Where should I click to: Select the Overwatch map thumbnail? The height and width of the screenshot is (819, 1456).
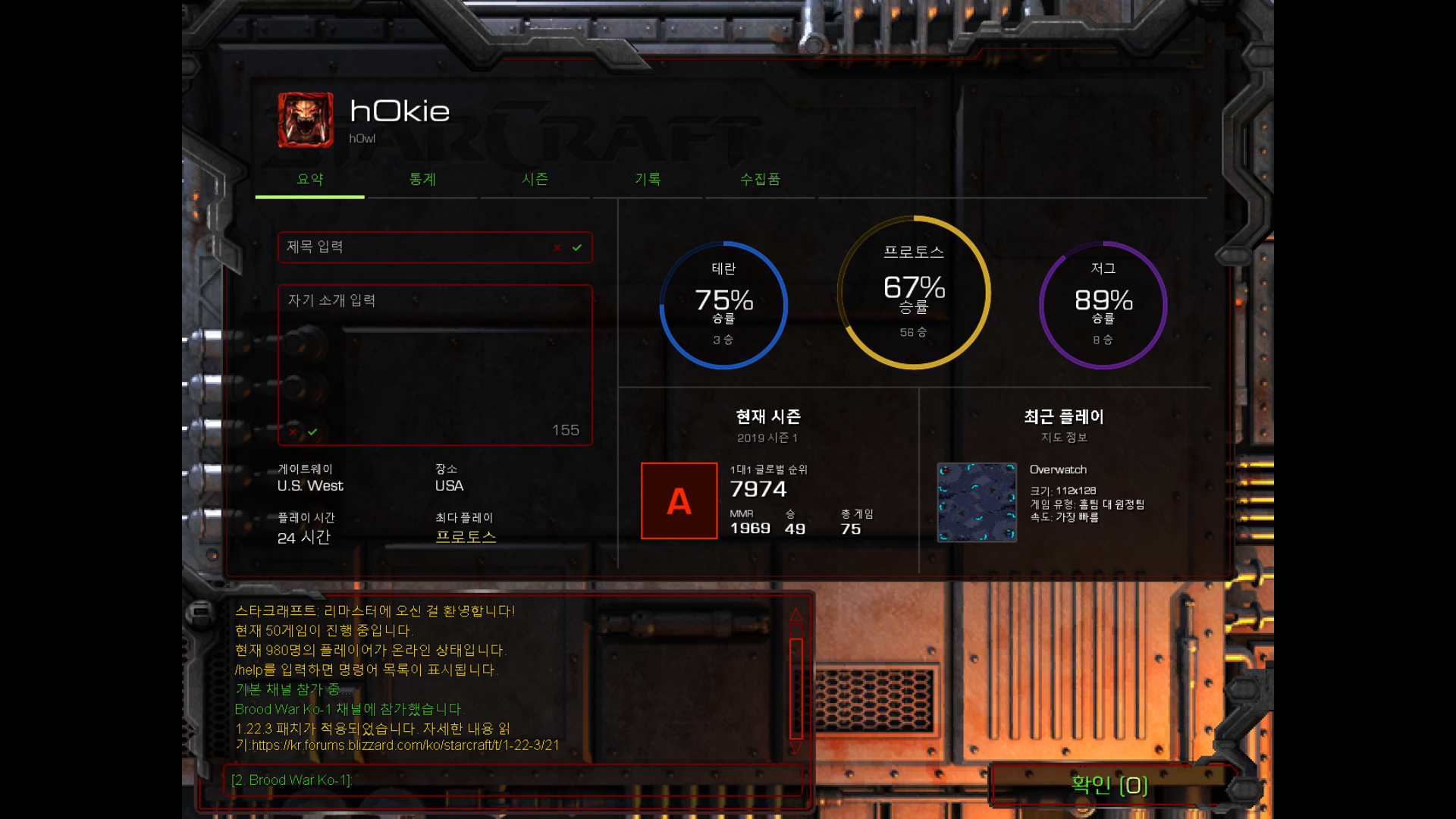tap(976, 502)
